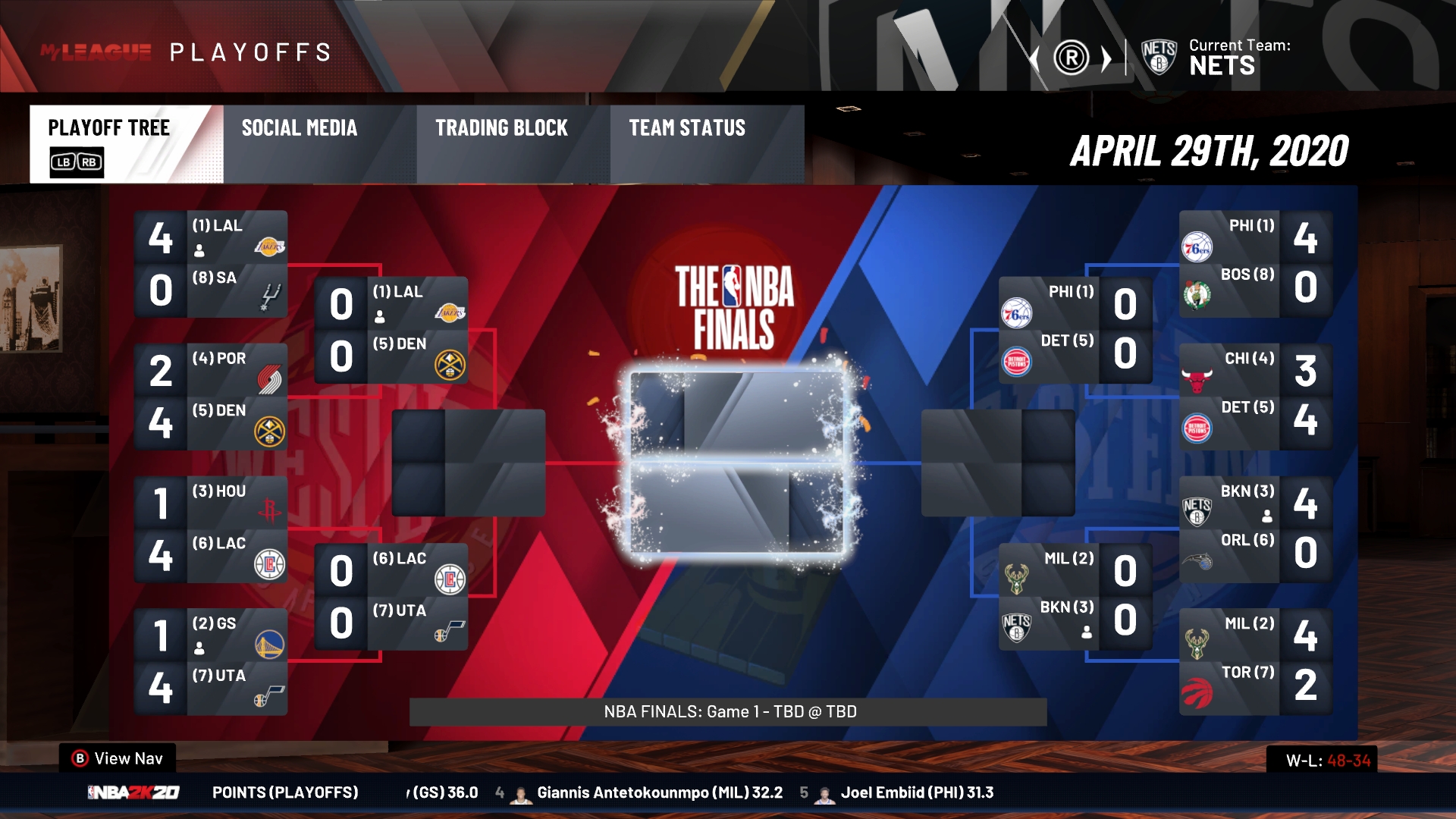View the LAL vs DEN second-round series

pyautogui.click(x=391, y=330)
